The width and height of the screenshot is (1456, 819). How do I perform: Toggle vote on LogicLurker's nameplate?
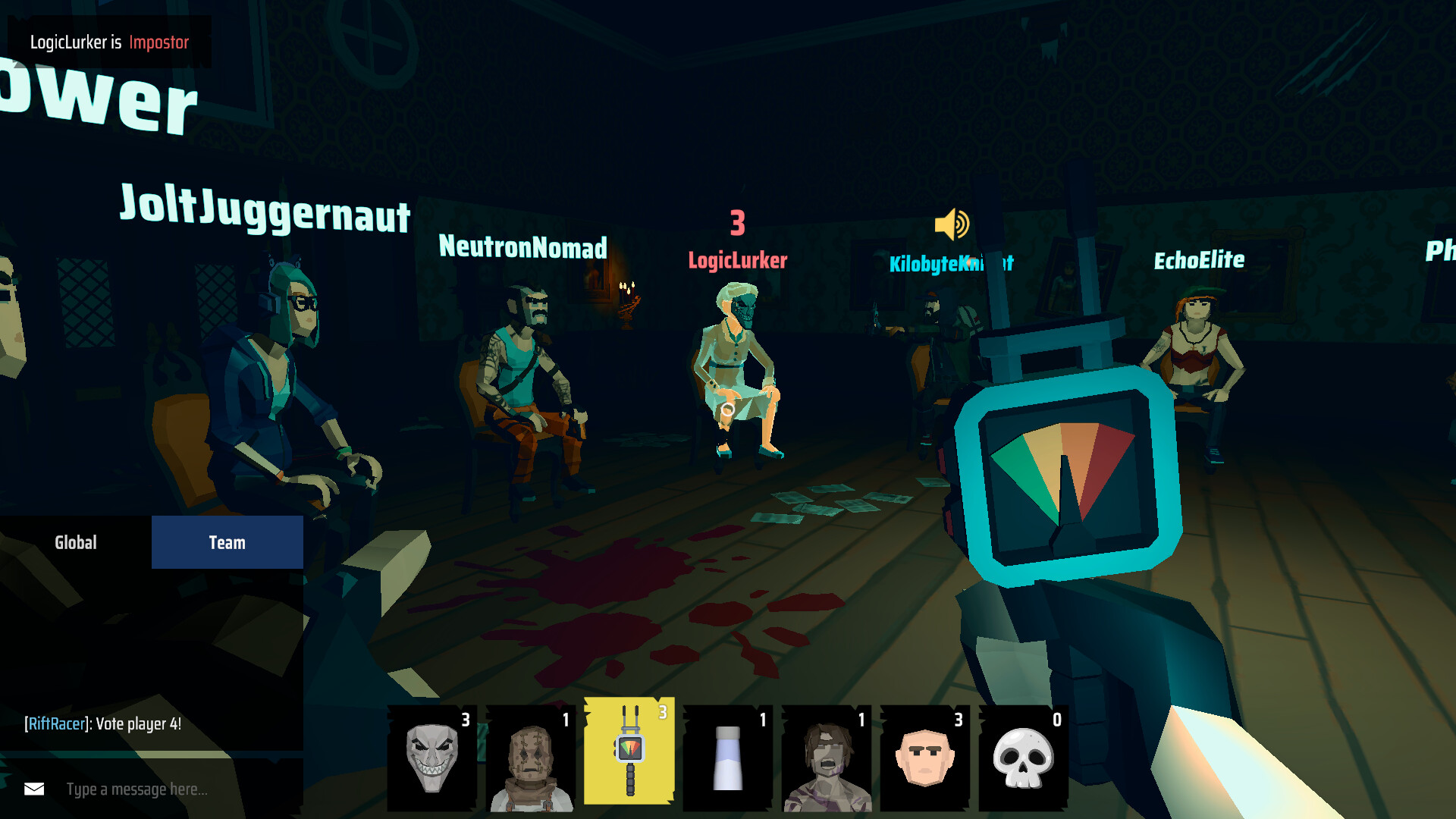tap(737, 259)
